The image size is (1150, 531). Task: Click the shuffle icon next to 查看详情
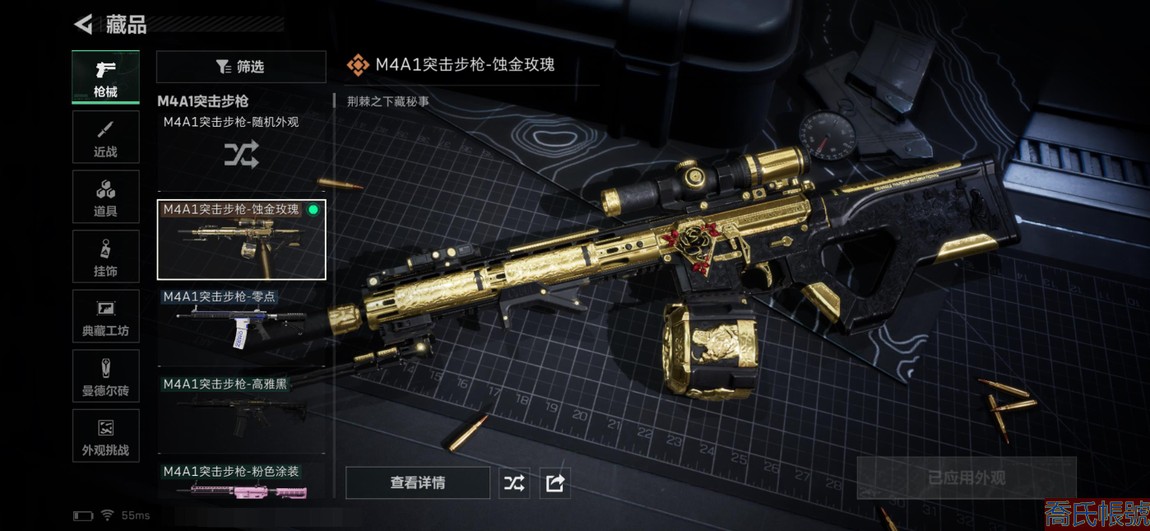(x=514, y=483)
